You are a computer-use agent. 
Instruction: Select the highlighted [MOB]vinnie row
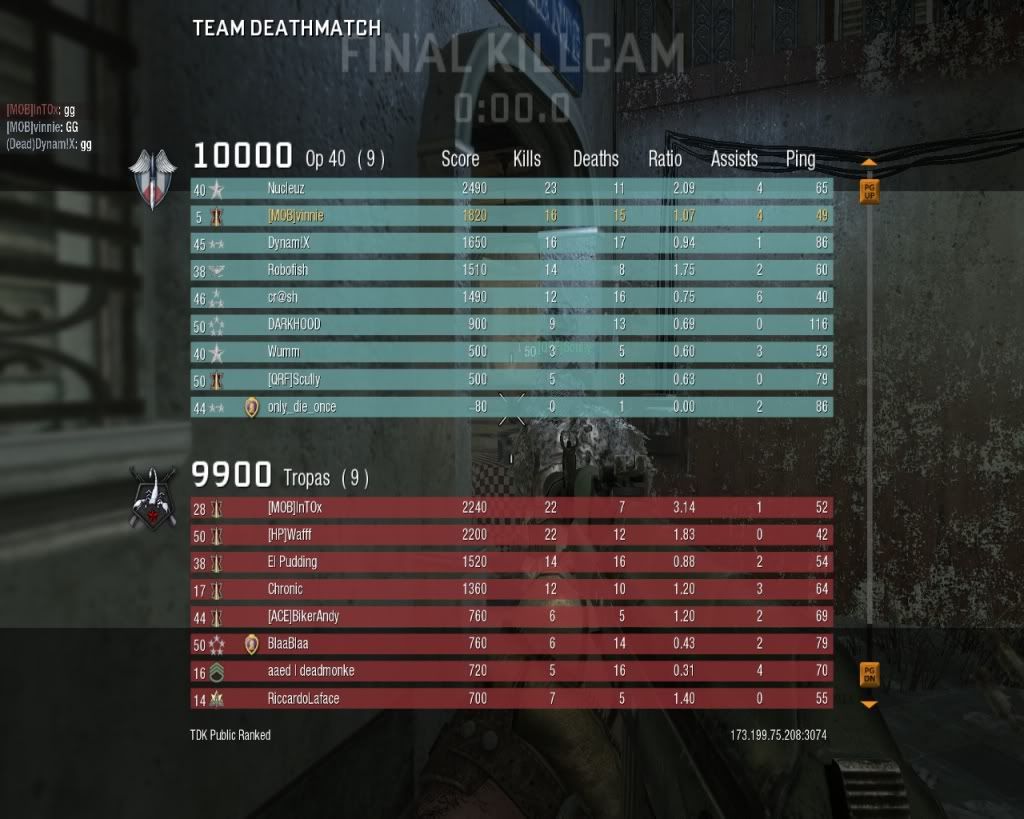point(511,216)
